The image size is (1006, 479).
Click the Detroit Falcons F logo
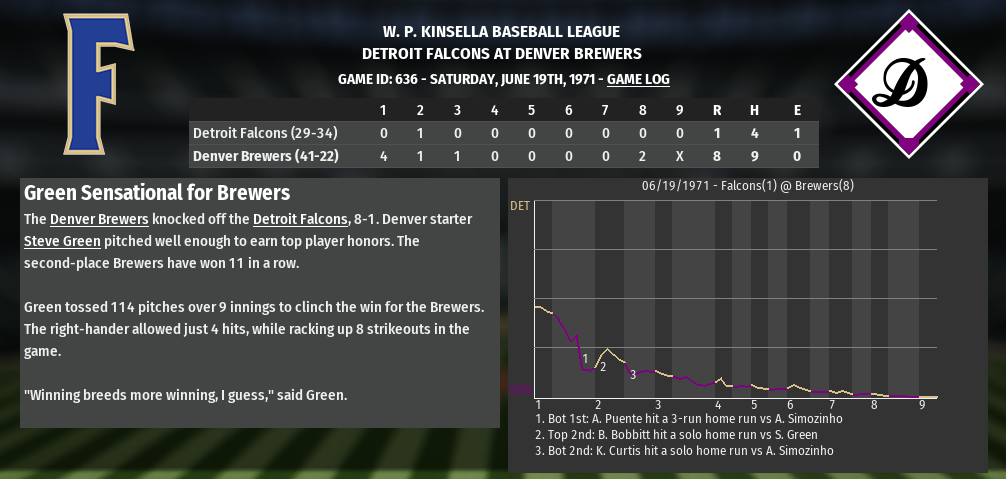click(98, 85)
